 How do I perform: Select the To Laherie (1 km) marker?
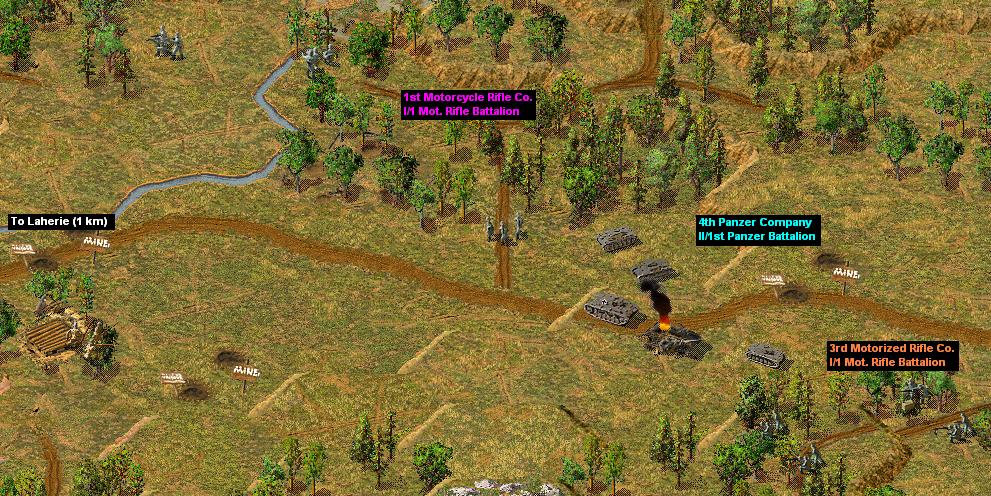click(58, 221)
